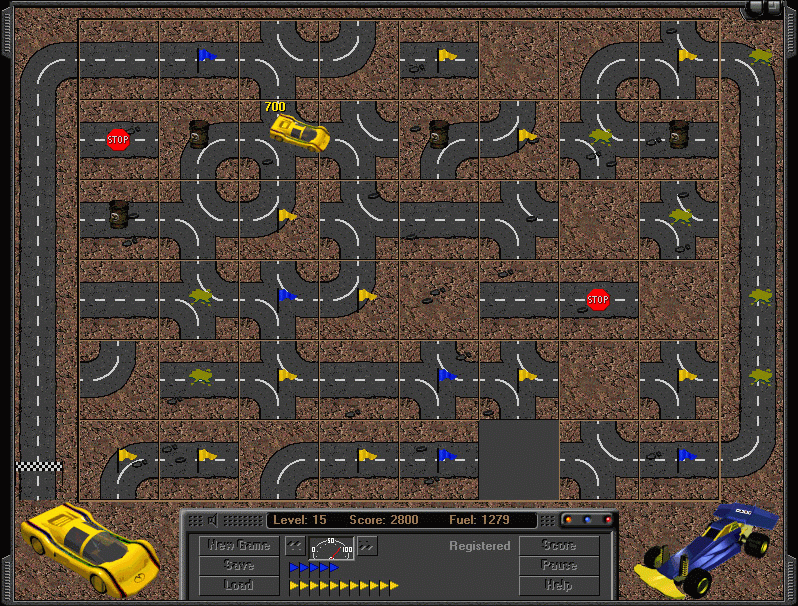
Task: Toggle sound with the speaker icon
Action: click(212, 520)
